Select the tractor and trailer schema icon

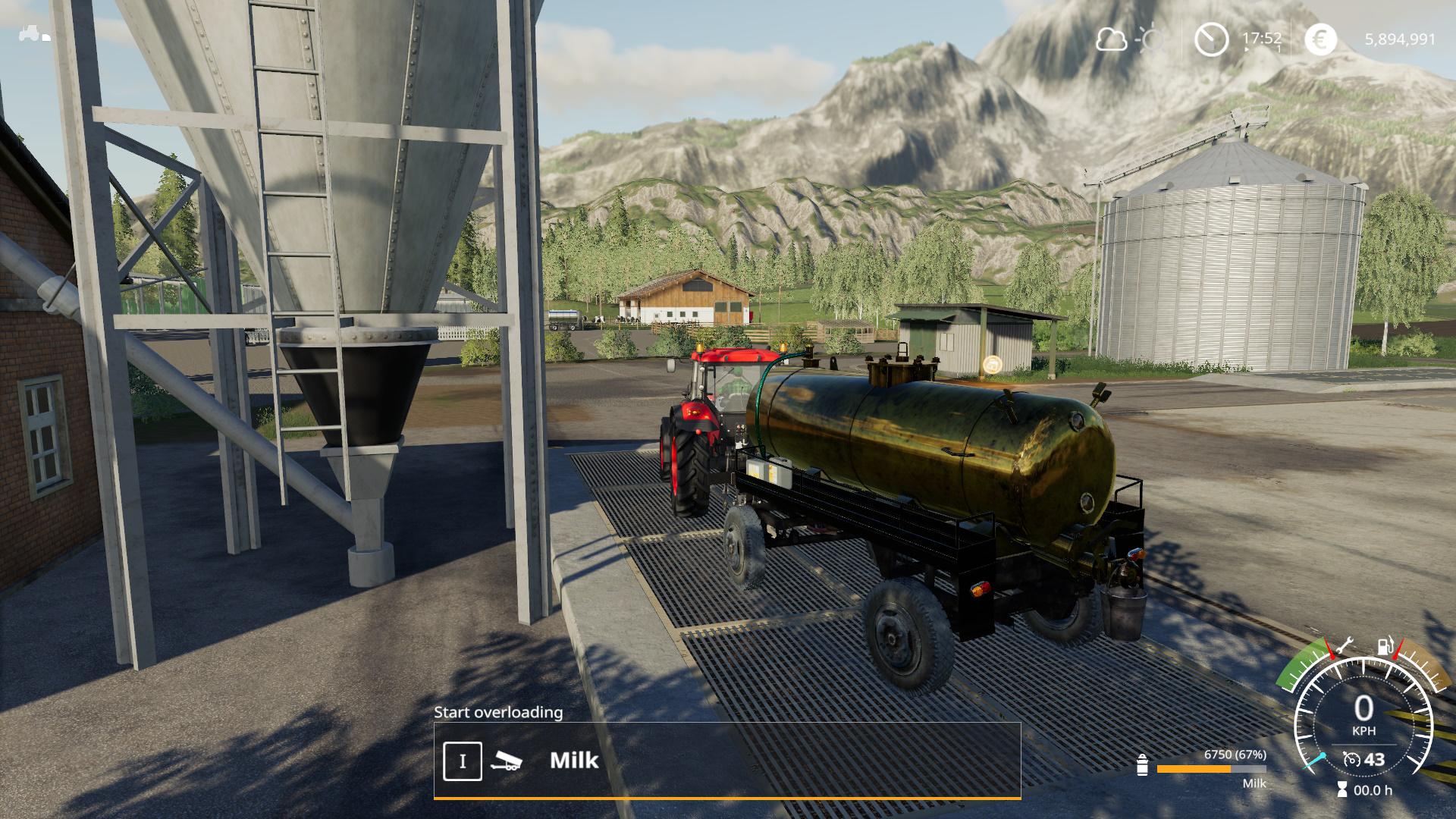[35, 34]
